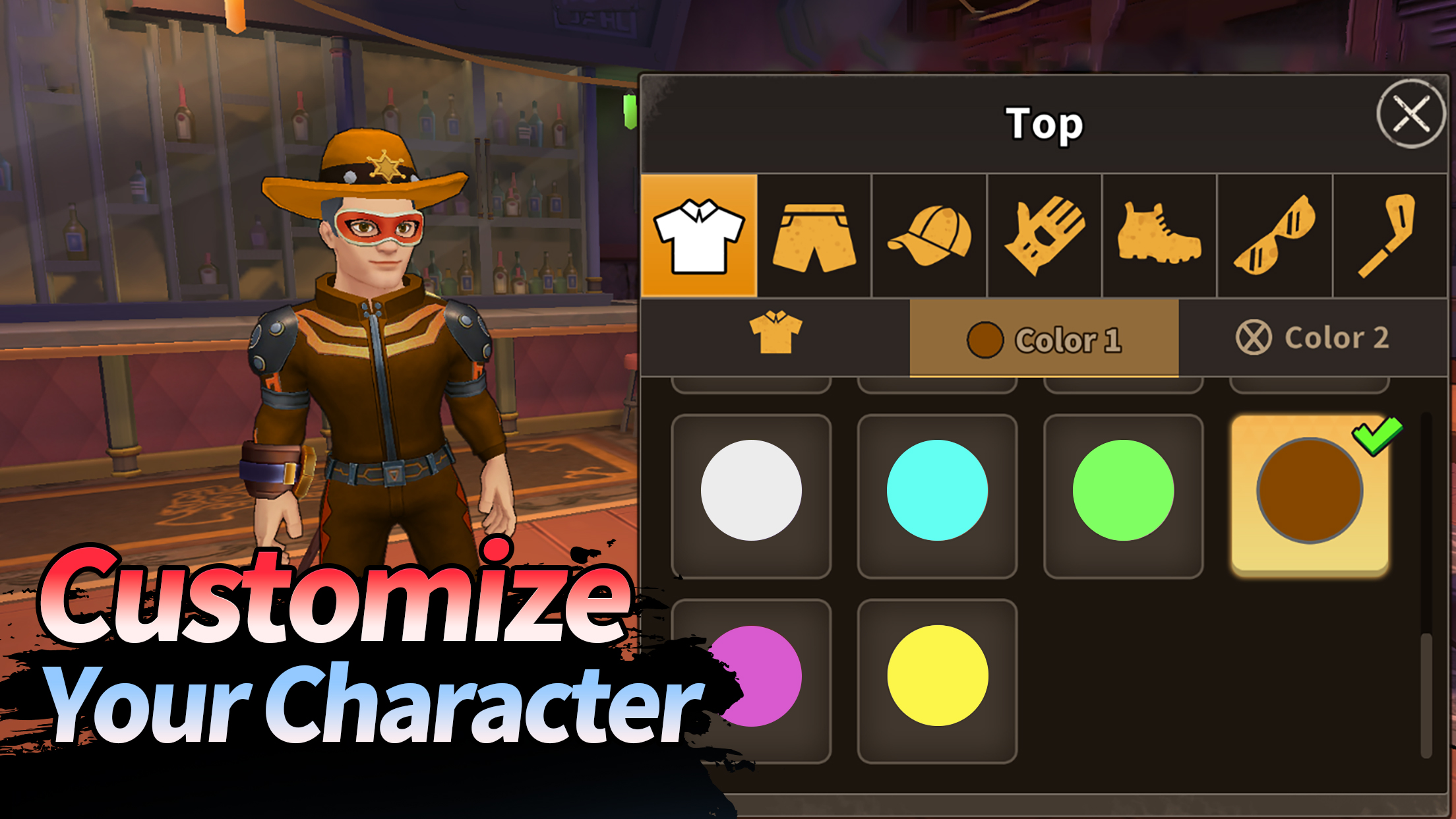Choose the cyan color swatch
The image size is (1456, 819).
pyautogui.click(x=937, y=491)
